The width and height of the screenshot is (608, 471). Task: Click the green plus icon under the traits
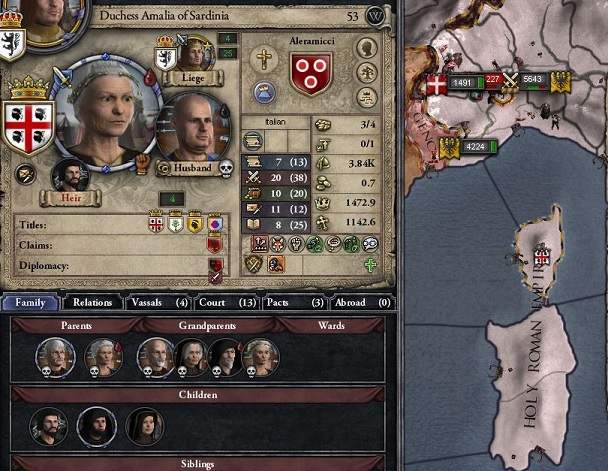(x=371, y=265)
